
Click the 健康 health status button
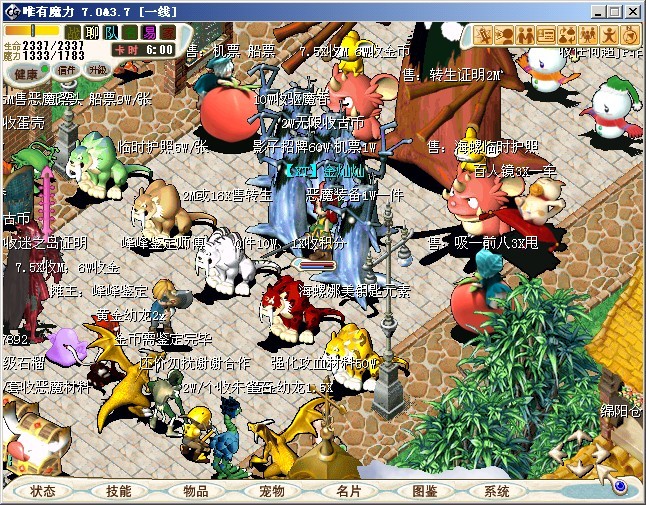point(27,73)
